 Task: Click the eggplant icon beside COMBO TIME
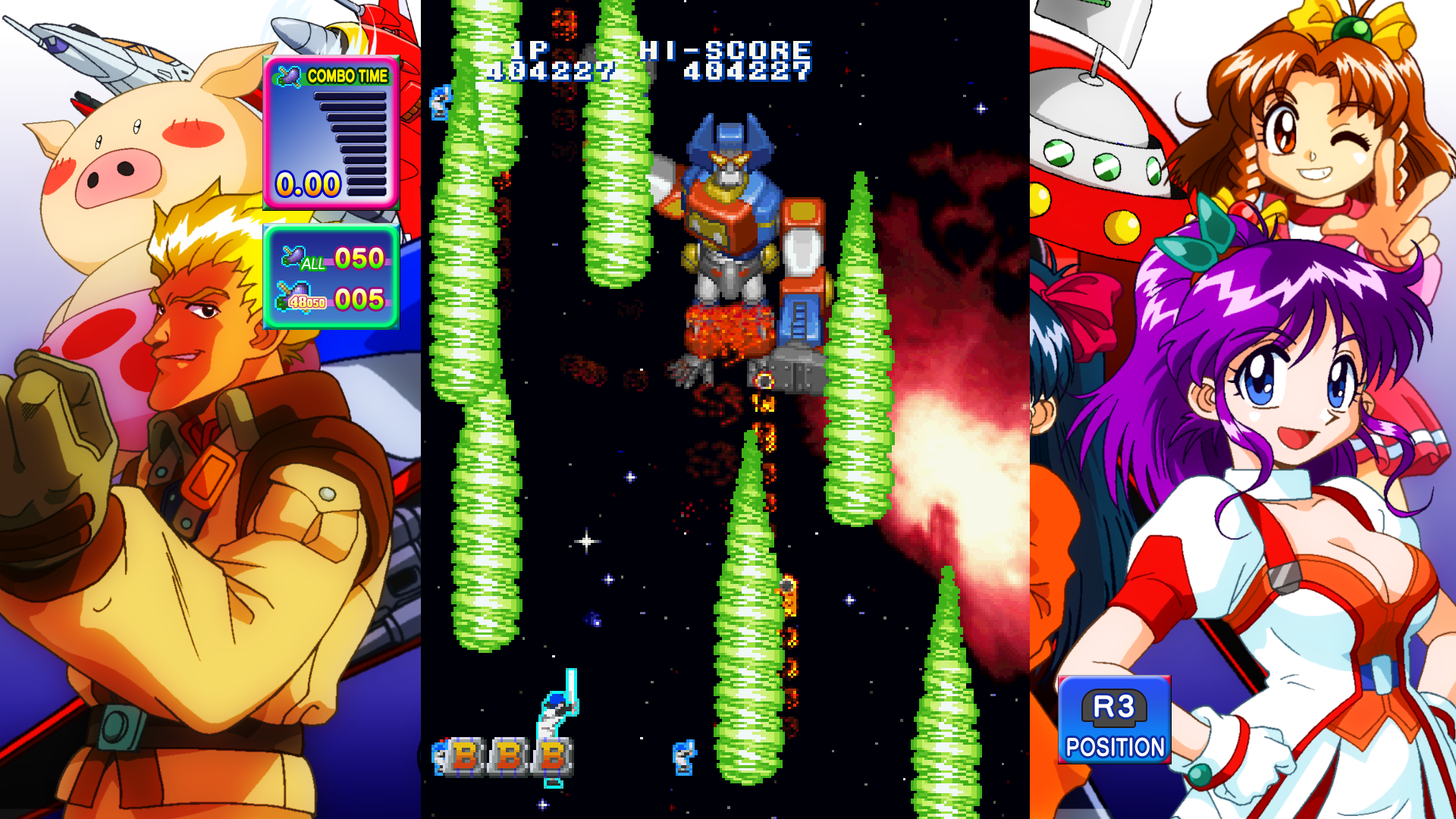[x=290, y=74]
